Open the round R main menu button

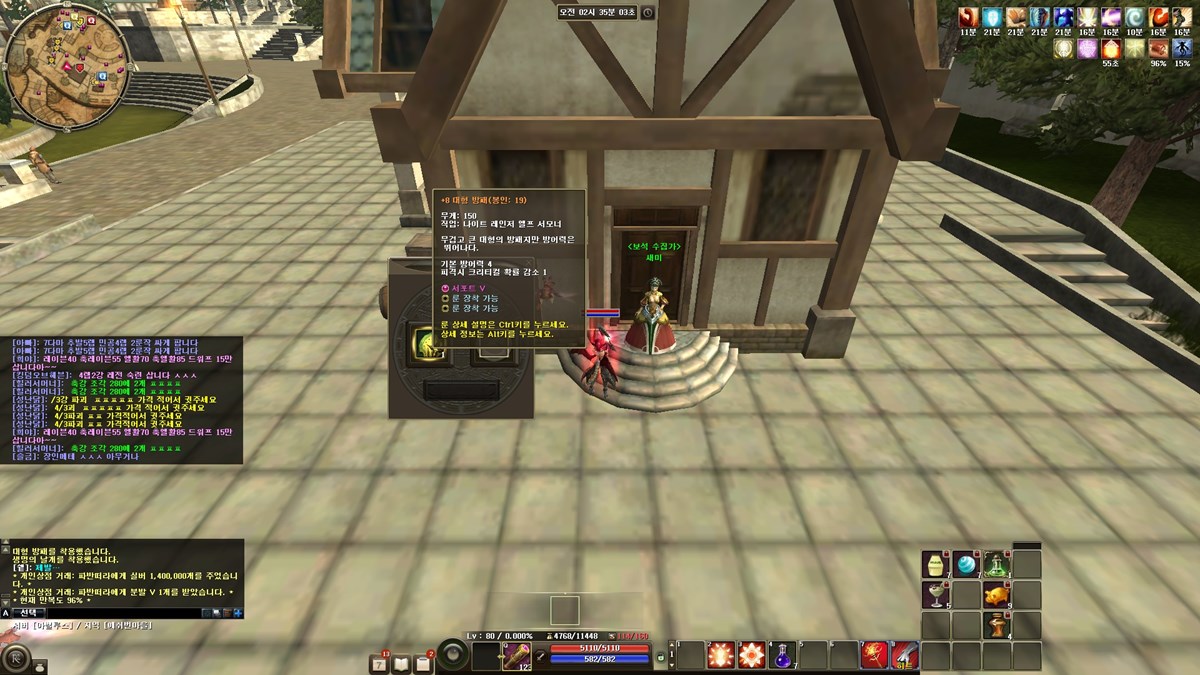tap(16, 658)
